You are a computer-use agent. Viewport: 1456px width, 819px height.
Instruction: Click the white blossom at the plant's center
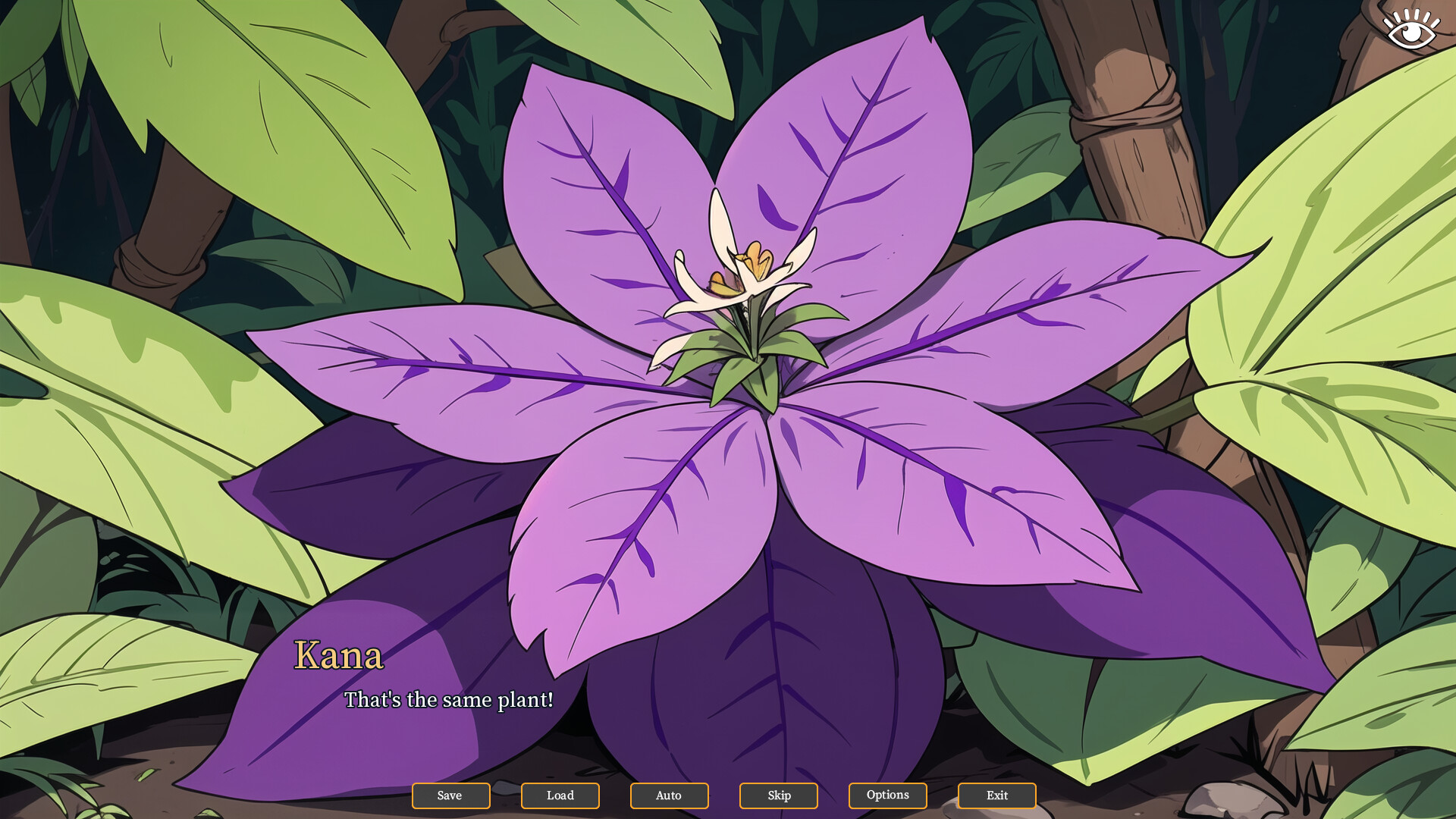point(739,281)
